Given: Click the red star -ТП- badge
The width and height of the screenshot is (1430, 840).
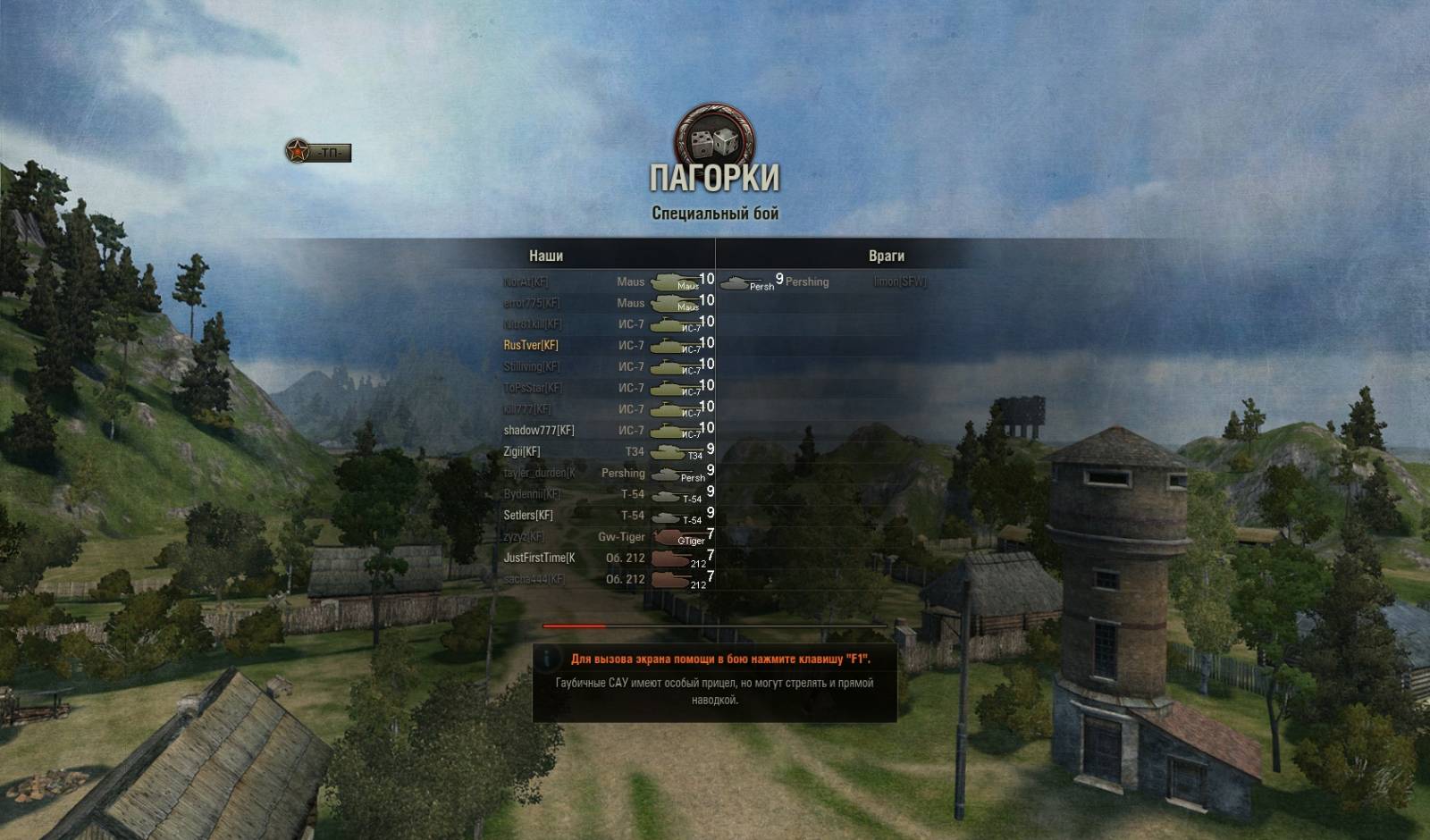Looking at the screenshot, I should 318,152.
